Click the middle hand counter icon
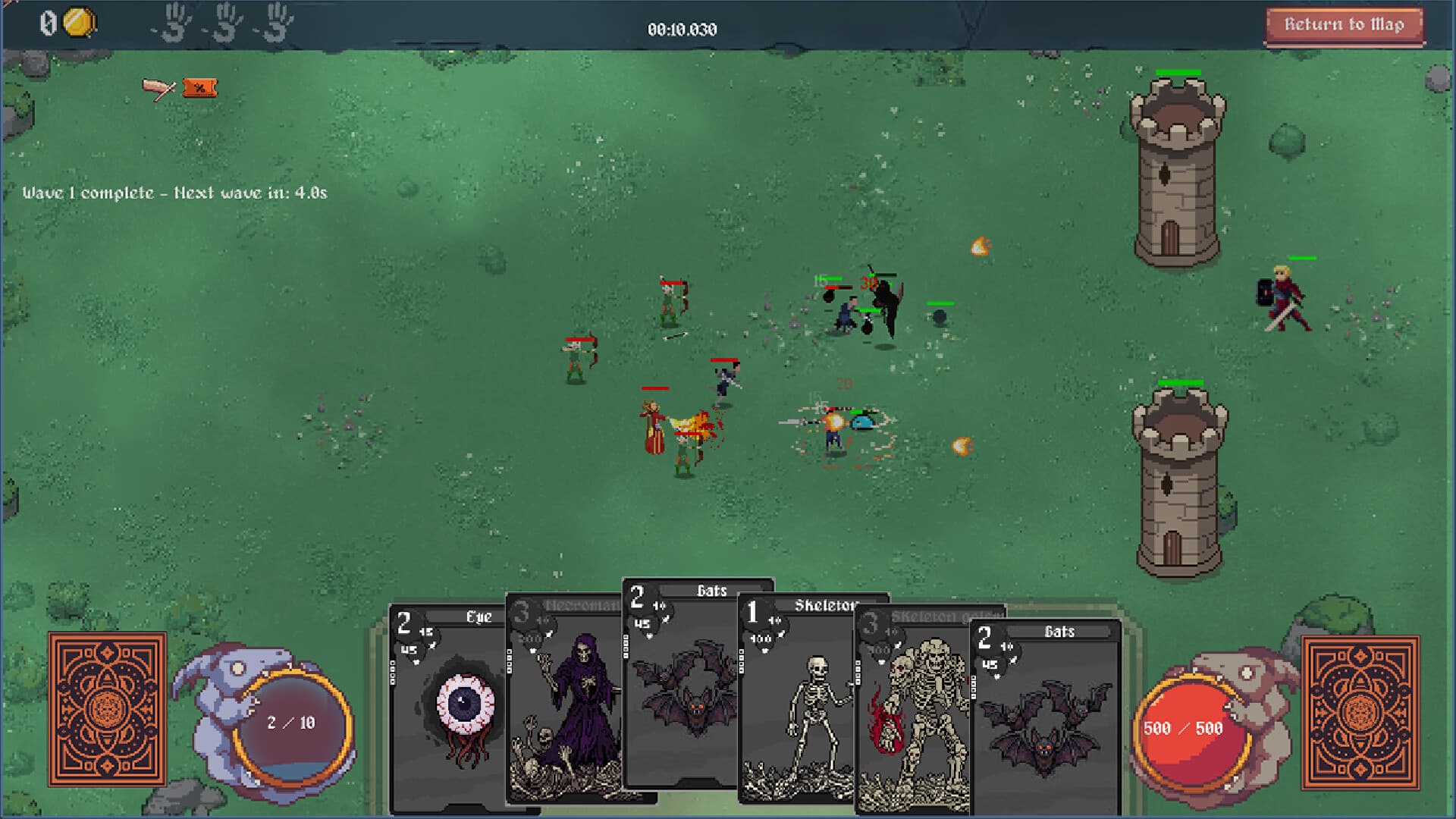Viewport: 1456px width, 819px height. click(226, 23)
